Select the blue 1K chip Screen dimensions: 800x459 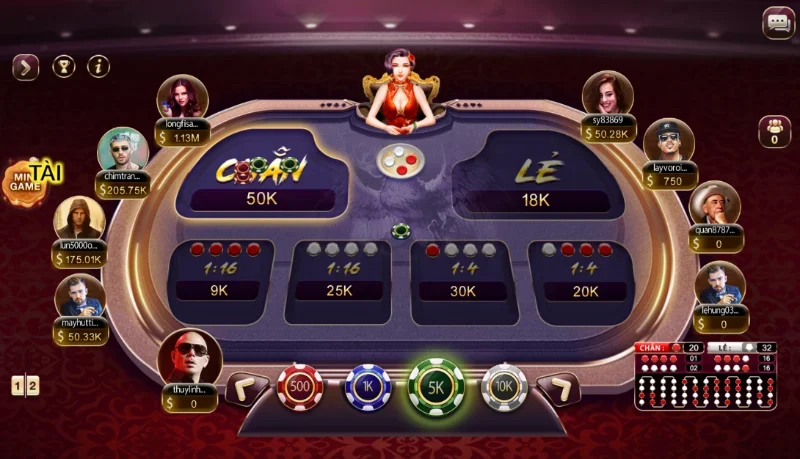[367, 387]
